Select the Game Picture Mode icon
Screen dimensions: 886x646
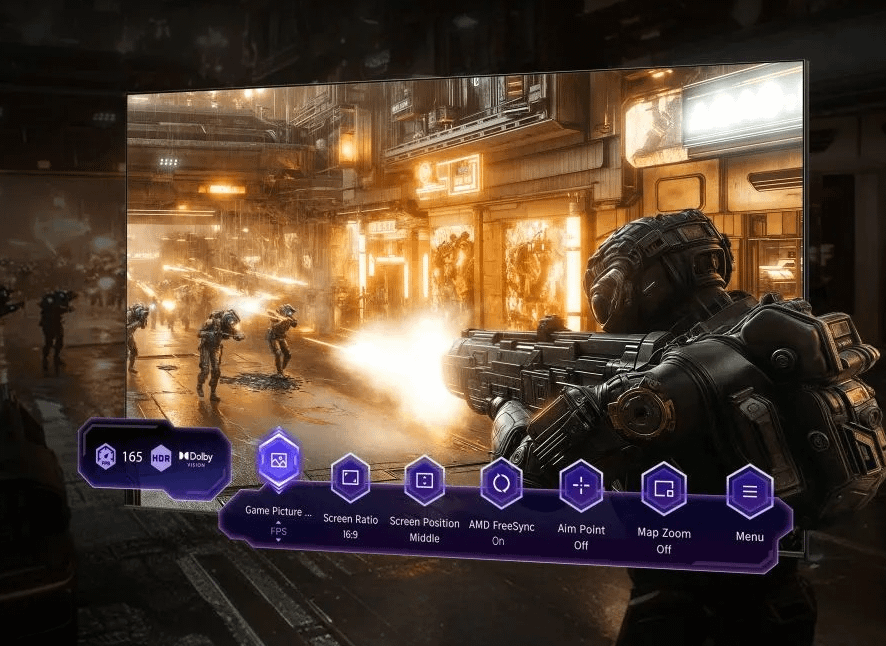click(278, 461)
